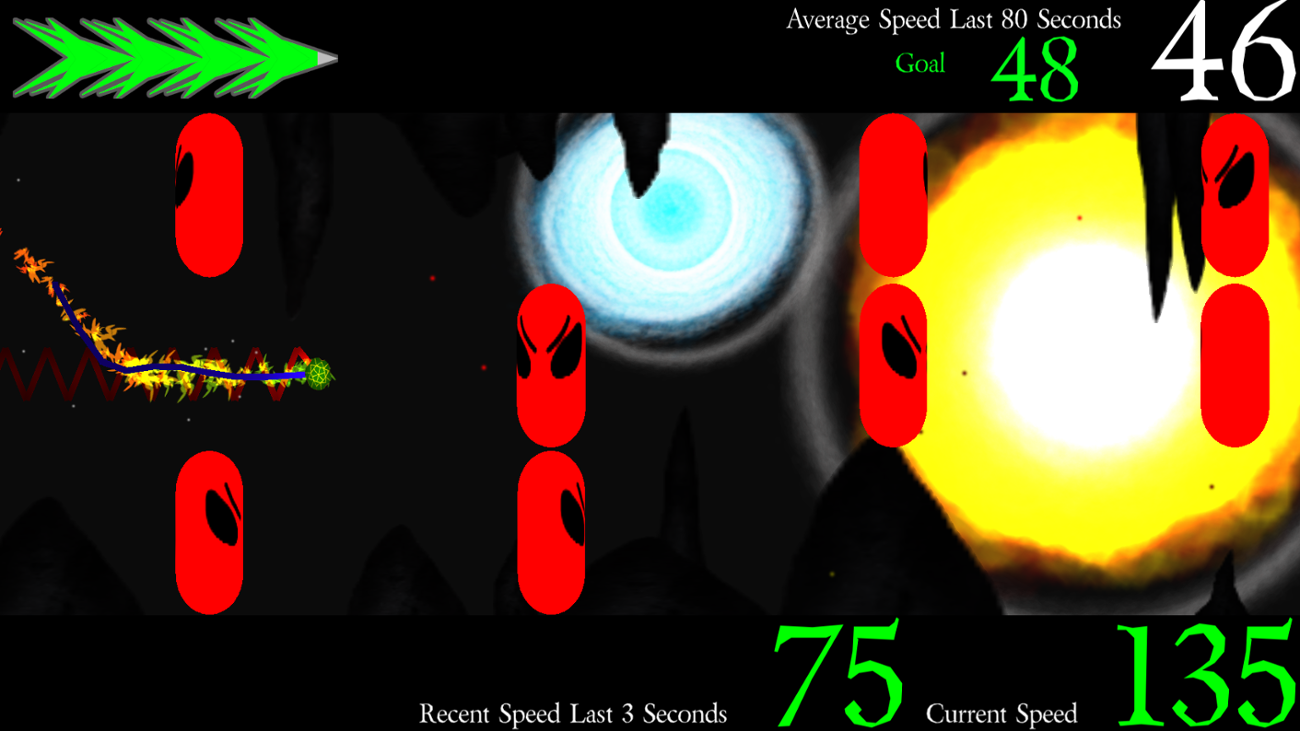Click the Recent Speed value 75
The image size is (1300, 731).
(836, 672)
